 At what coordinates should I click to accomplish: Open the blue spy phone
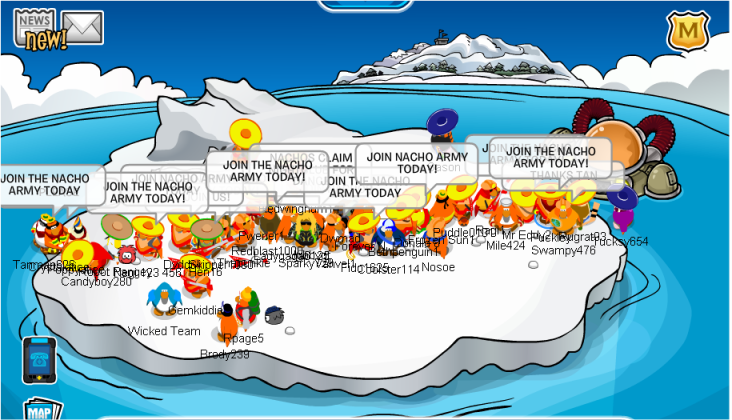pos(37,361)
